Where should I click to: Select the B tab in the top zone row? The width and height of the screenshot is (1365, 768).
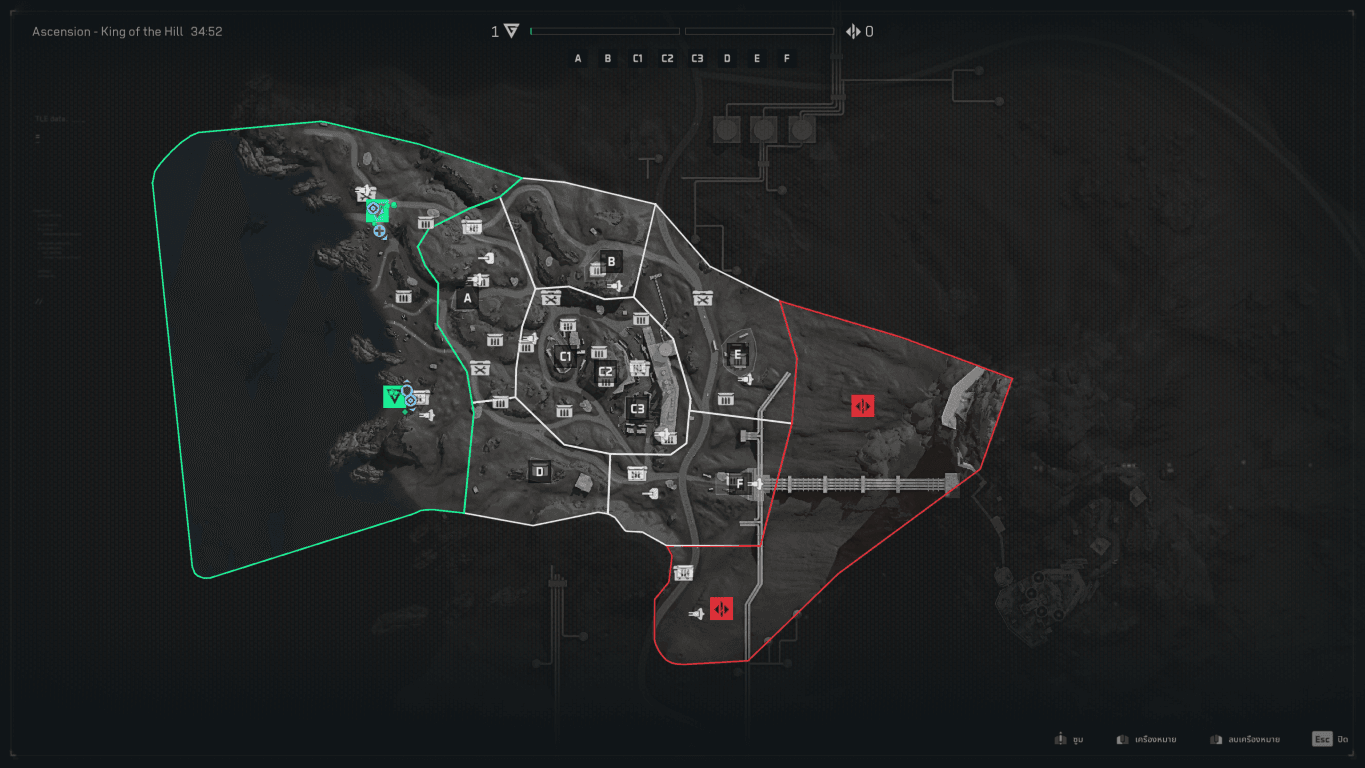click(x=607, y=58)
